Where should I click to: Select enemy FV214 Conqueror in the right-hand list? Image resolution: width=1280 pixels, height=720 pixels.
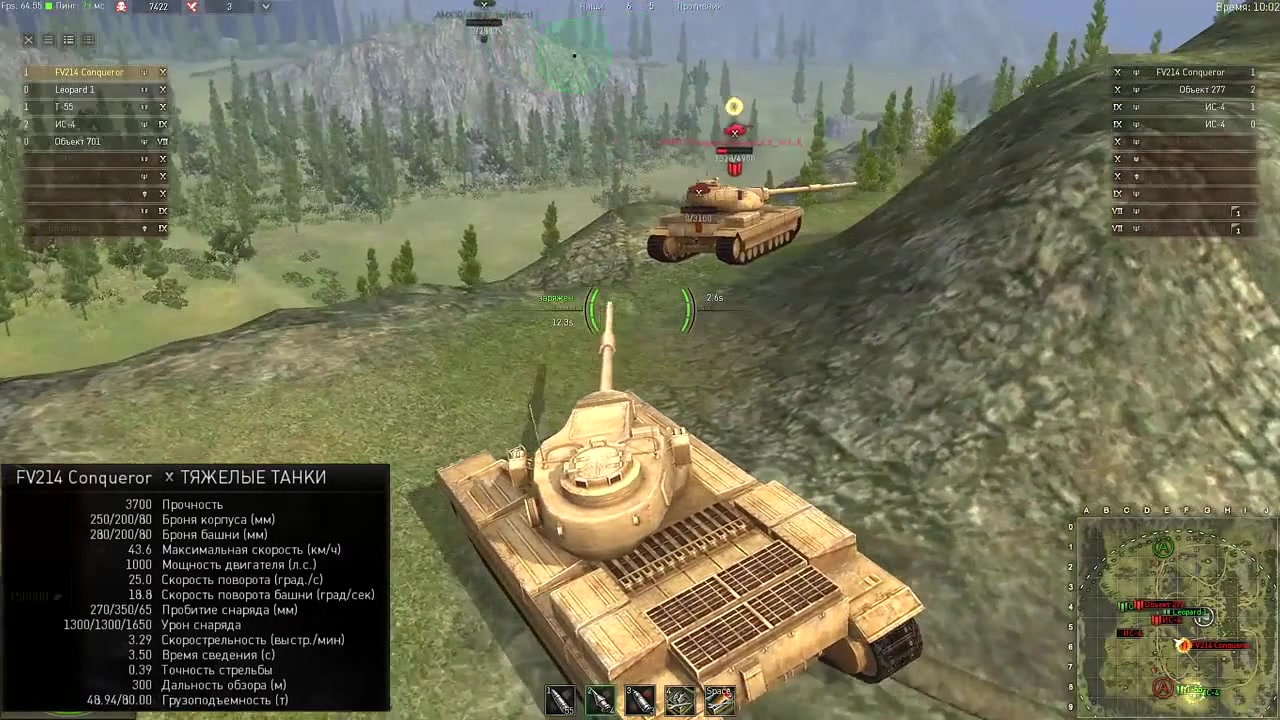click(1189, 73)
